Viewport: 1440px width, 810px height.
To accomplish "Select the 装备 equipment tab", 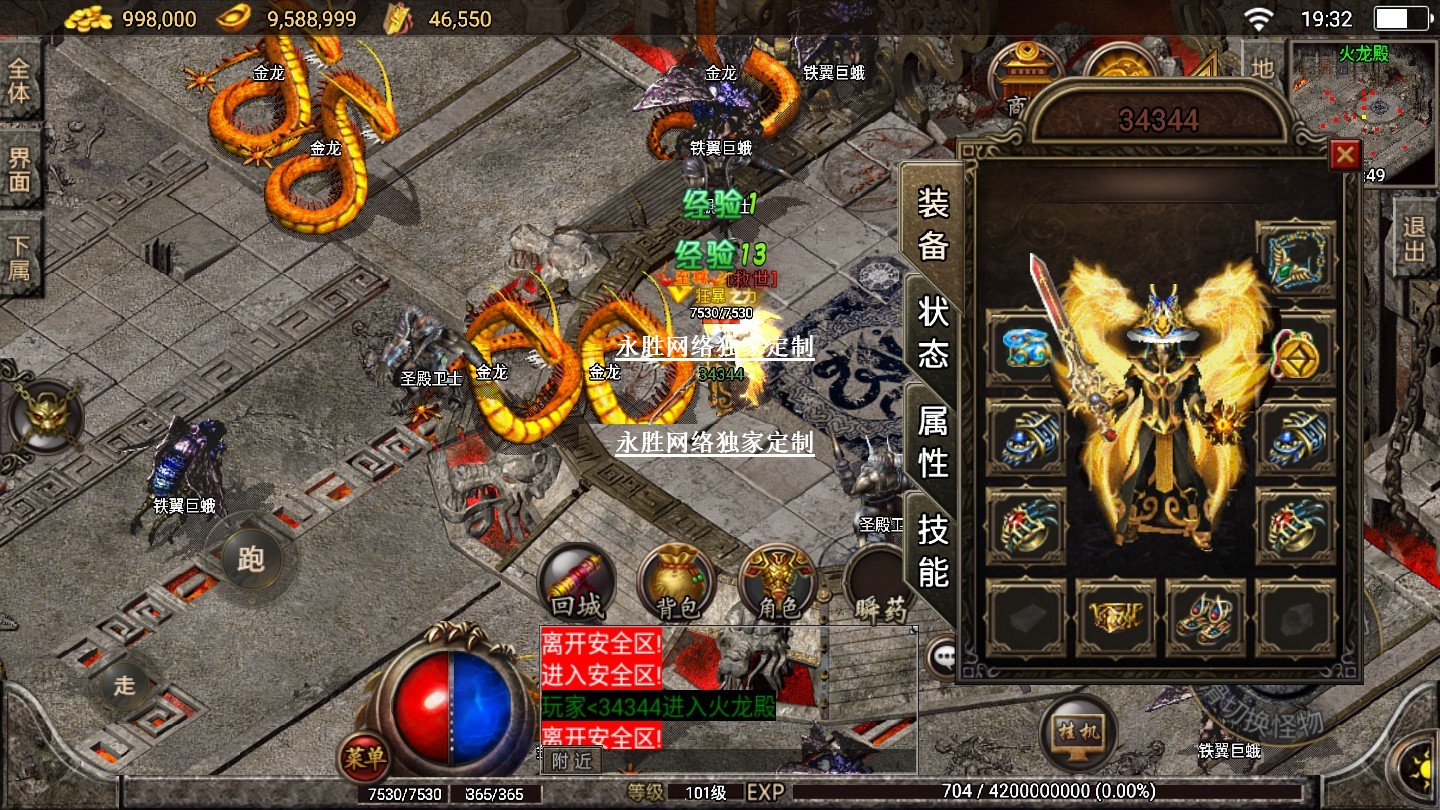I will pos(933,224).
